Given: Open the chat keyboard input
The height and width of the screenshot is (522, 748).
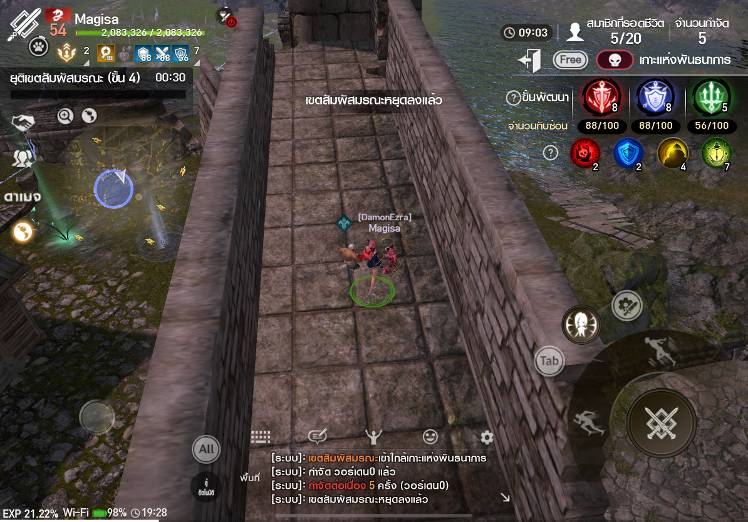Looking at the screenshot, I should point(261,437).
